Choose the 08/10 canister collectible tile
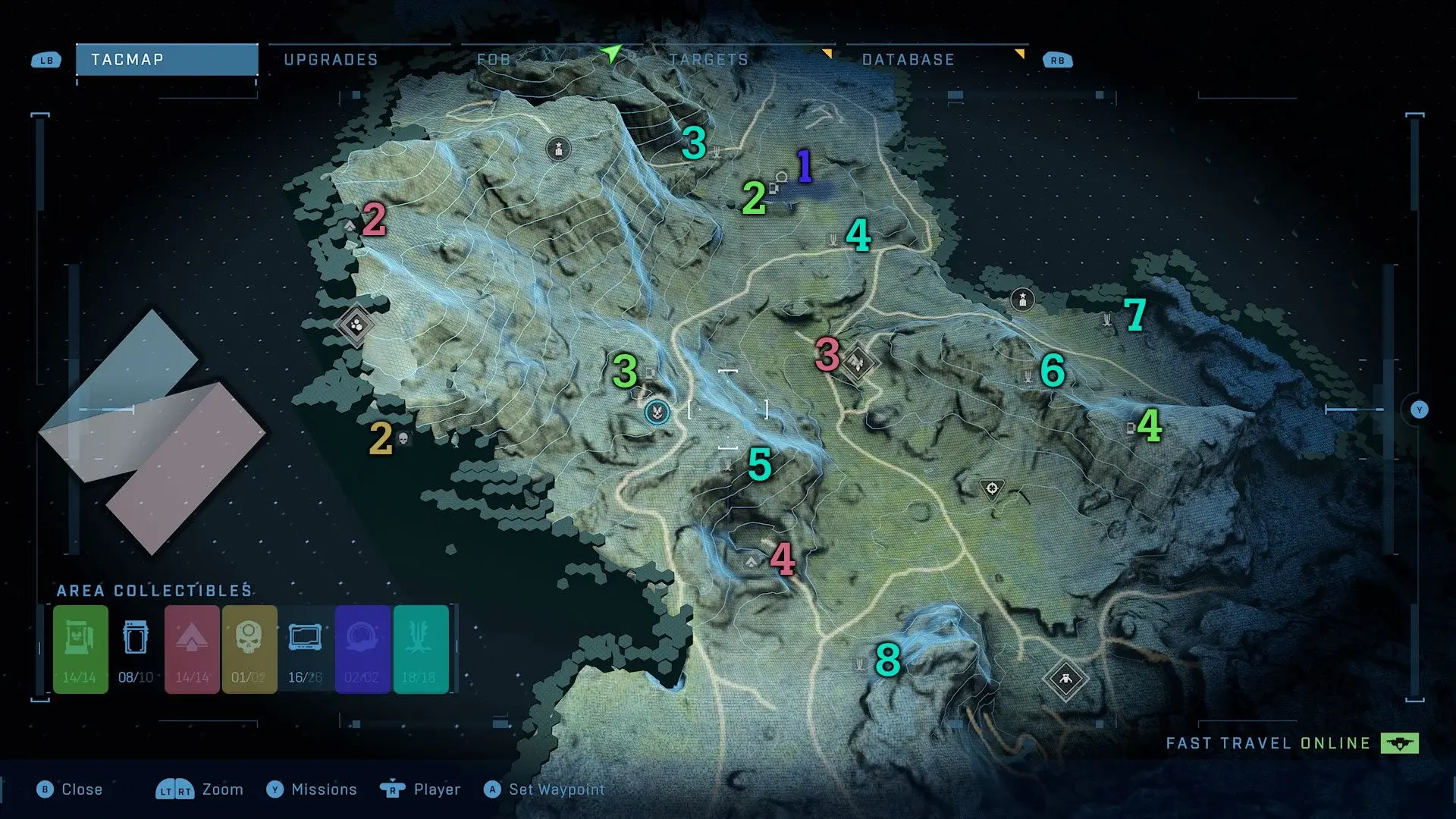Screen dimensions: 1456x819 coord(136,649)
